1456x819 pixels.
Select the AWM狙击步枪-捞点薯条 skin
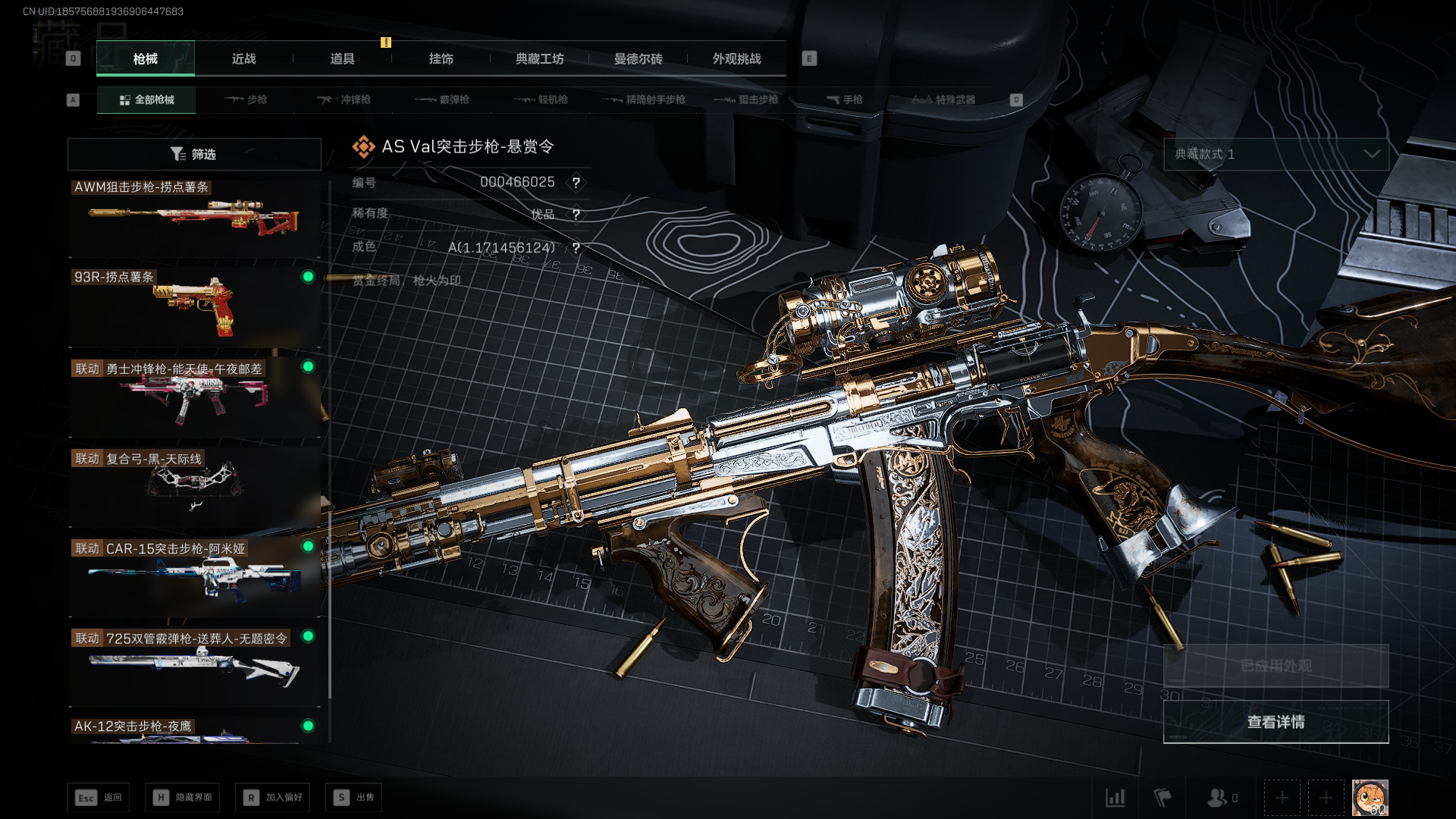[x=194, y=219]
